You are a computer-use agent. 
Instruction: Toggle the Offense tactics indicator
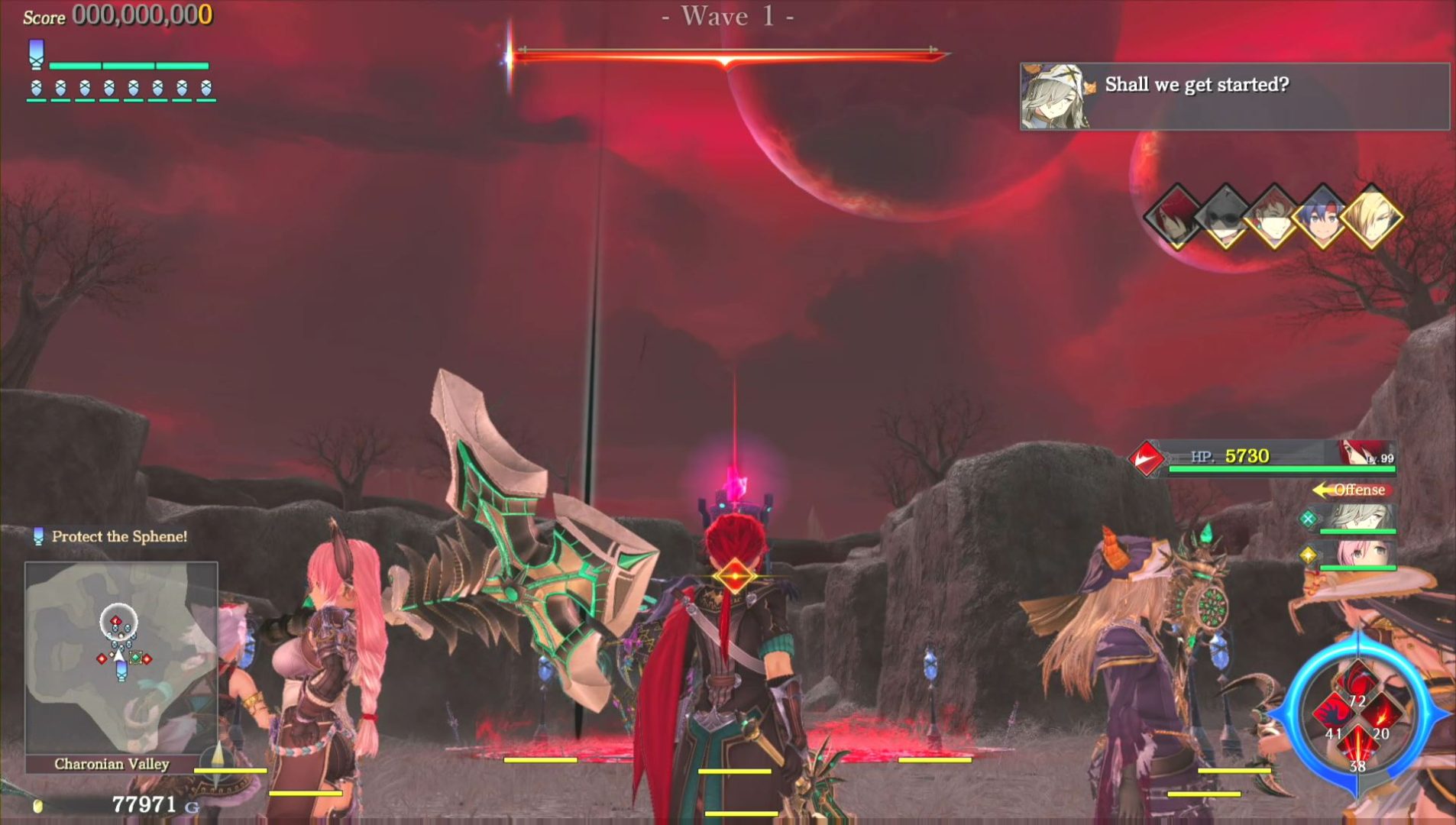click(1354, 490)
